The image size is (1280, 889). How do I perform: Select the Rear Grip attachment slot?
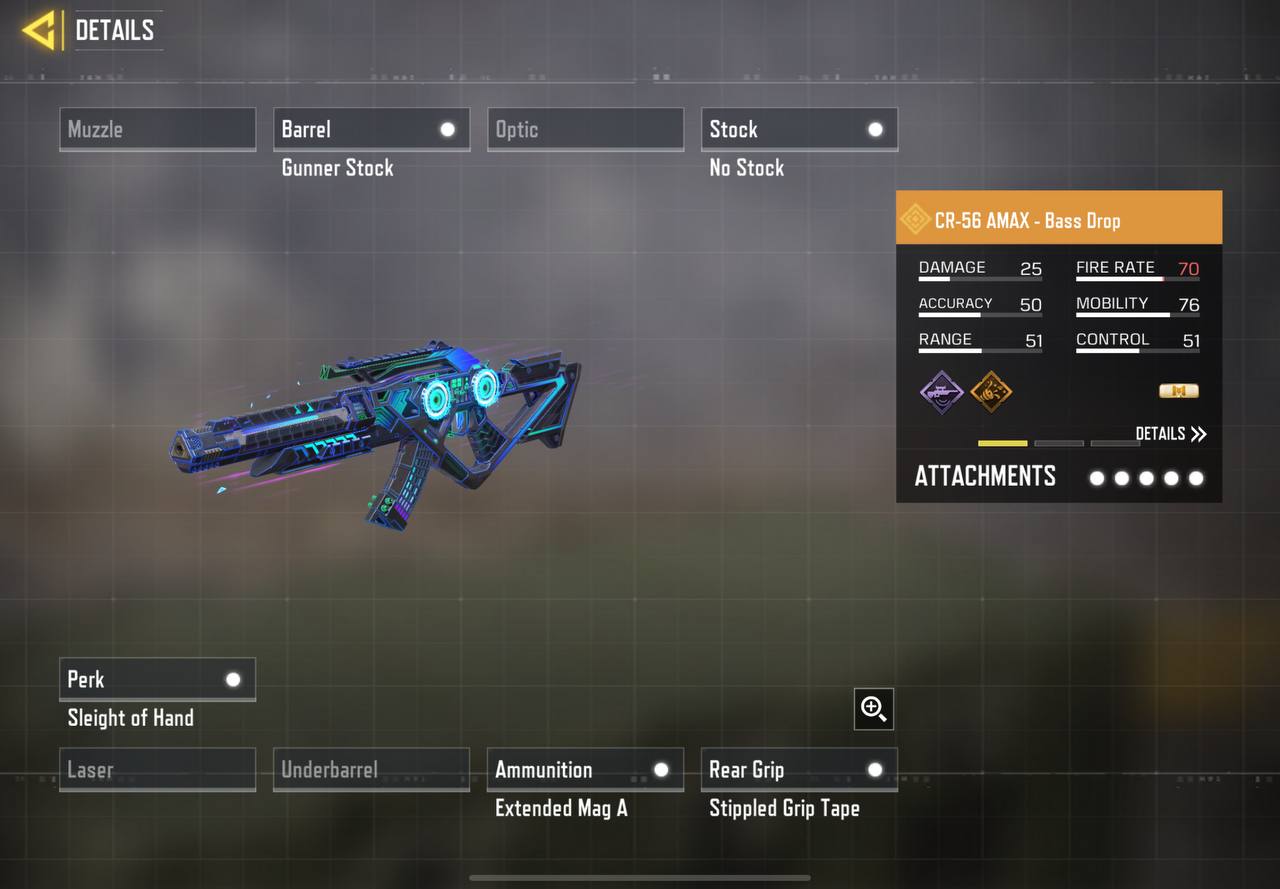pos(799,769)
